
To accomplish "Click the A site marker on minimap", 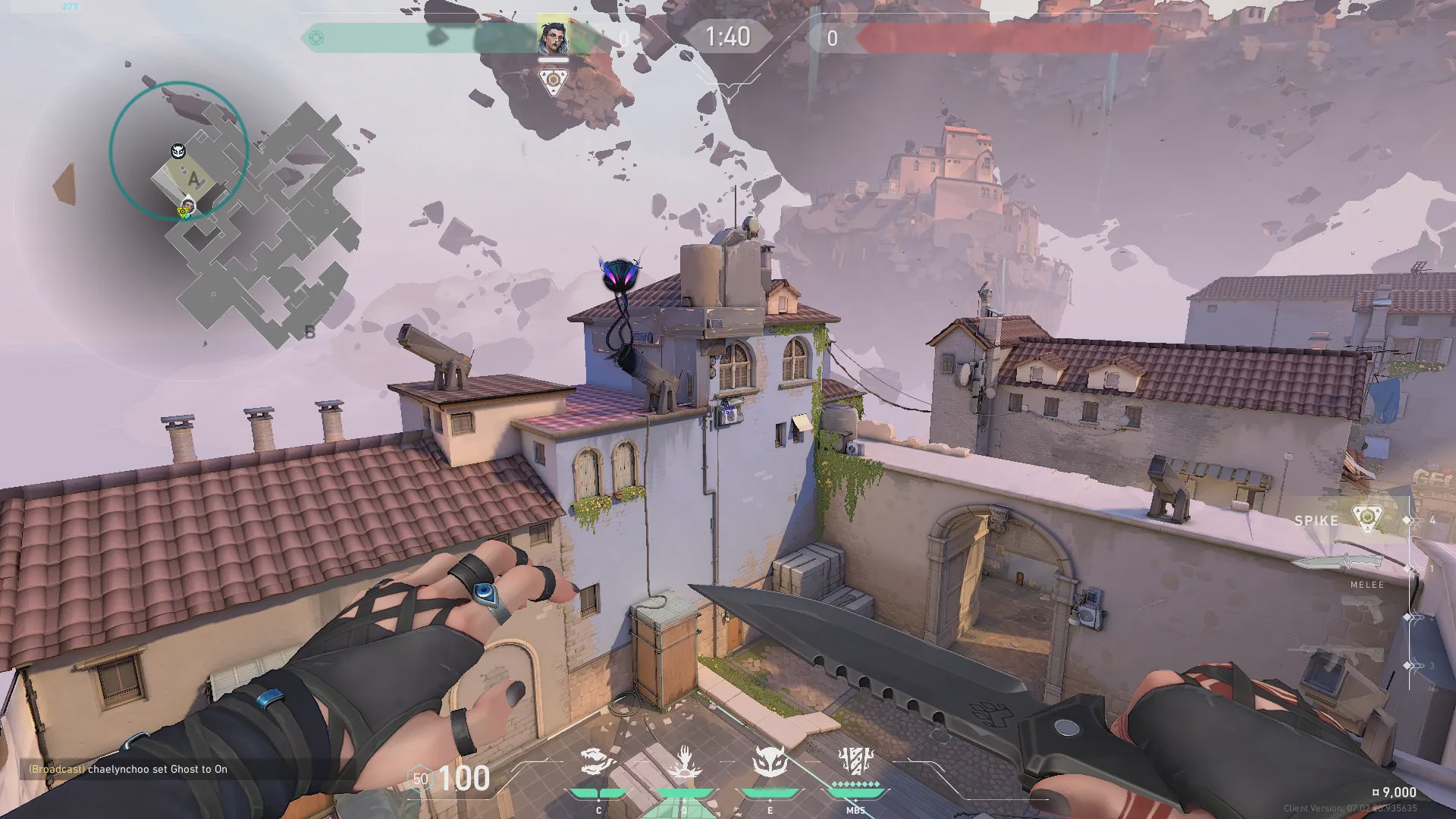I will coord(194,180).
